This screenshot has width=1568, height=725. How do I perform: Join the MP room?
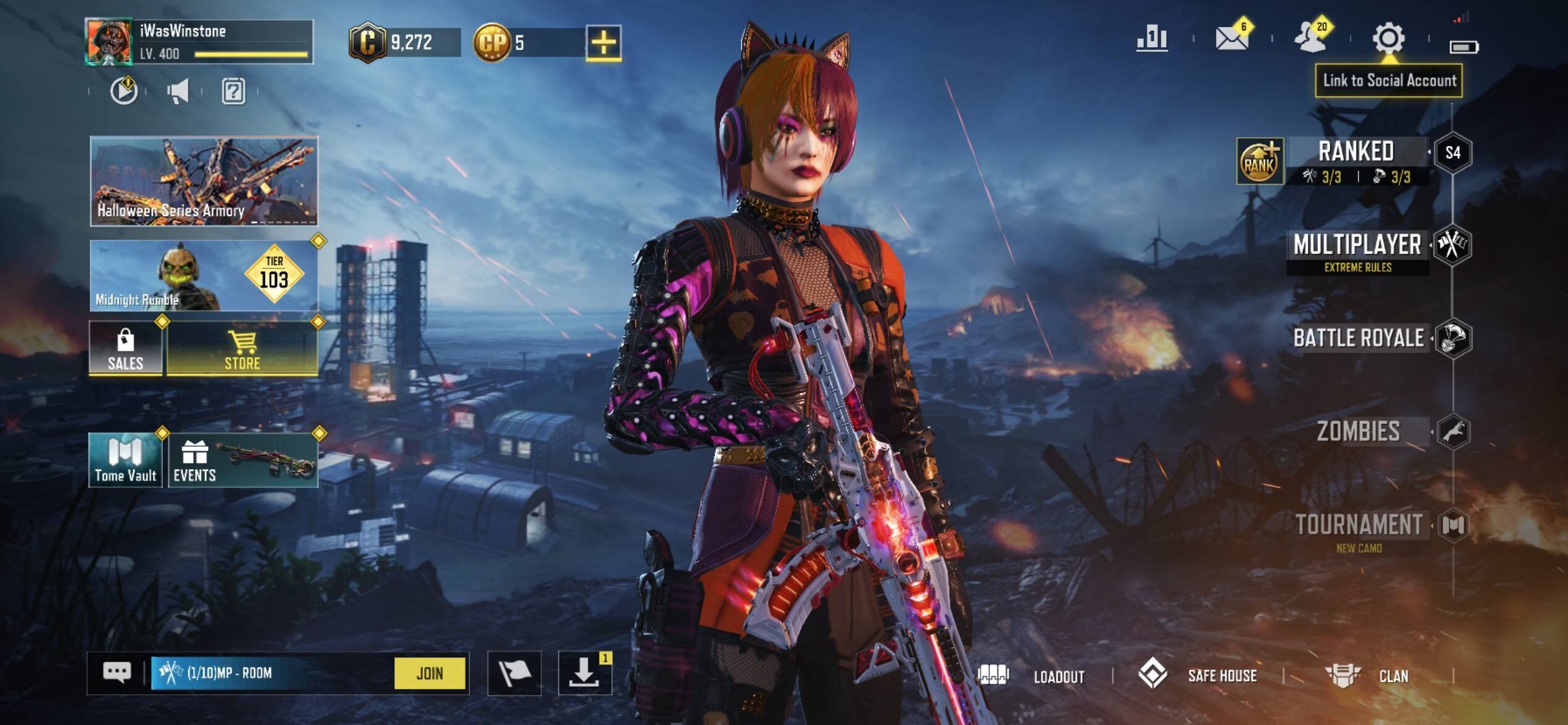(429, 673)
